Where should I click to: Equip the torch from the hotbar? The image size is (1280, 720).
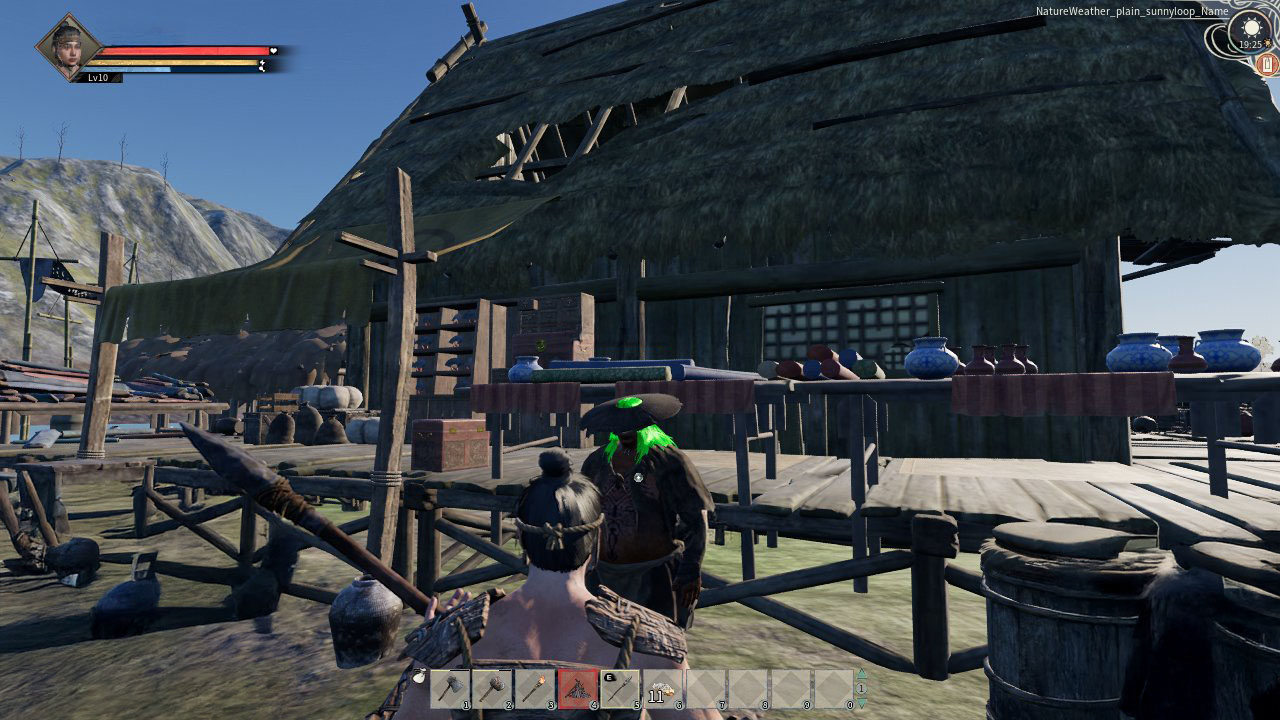pyautogui.click(x=535, y=689)
